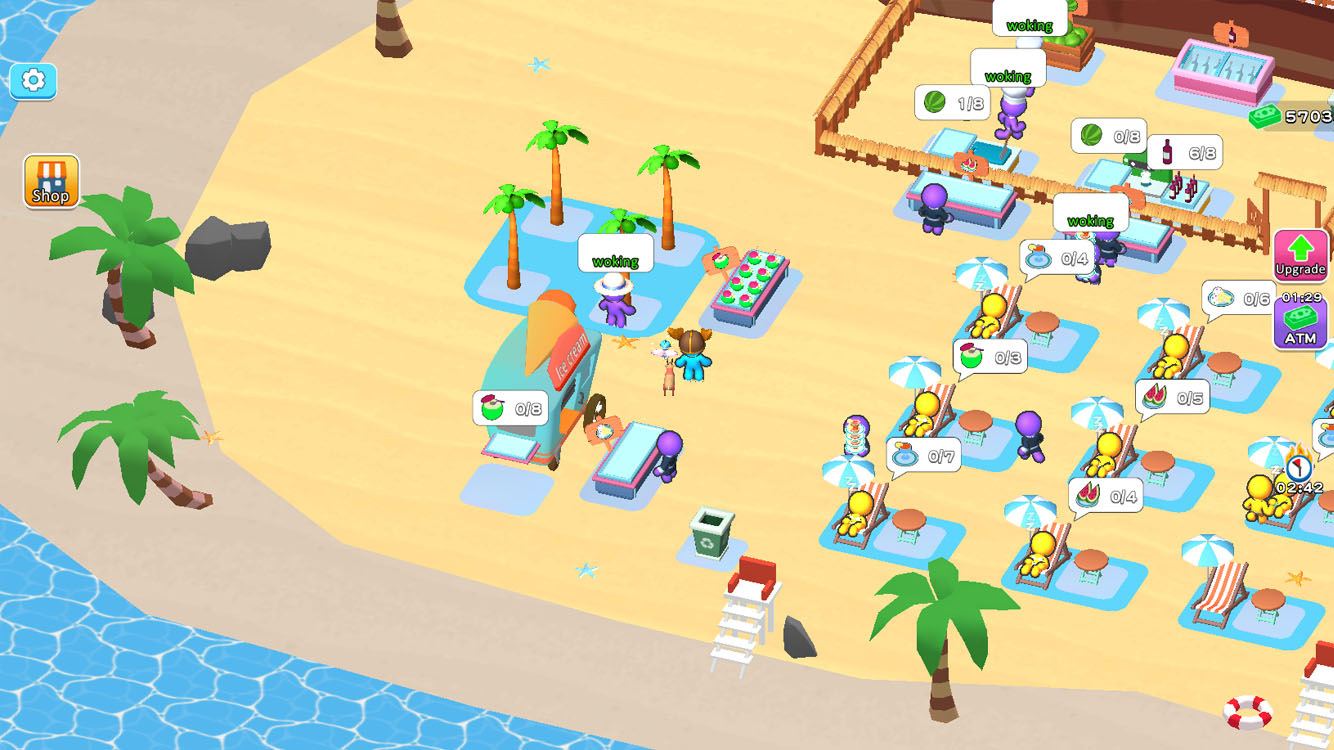Tap the coconut 0/3 order bubble
This screenshot has height=750, width=1334.
[992, 356]
